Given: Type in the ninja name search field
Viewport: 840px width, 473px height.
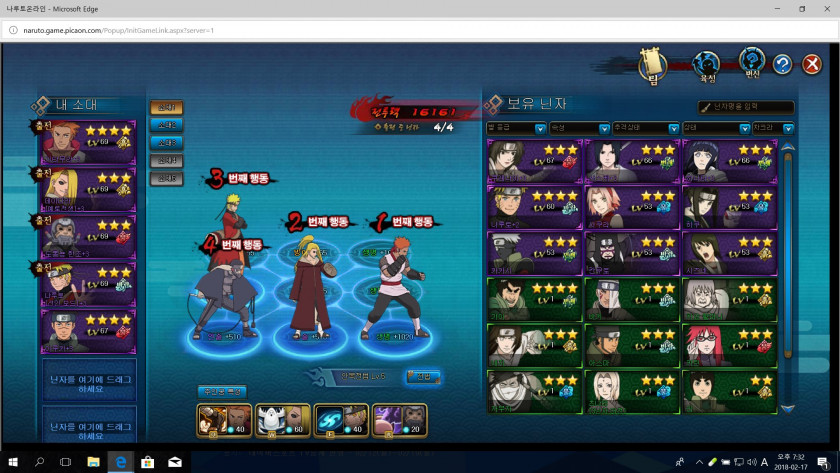Looking at the screenshot, I should 752,107.
